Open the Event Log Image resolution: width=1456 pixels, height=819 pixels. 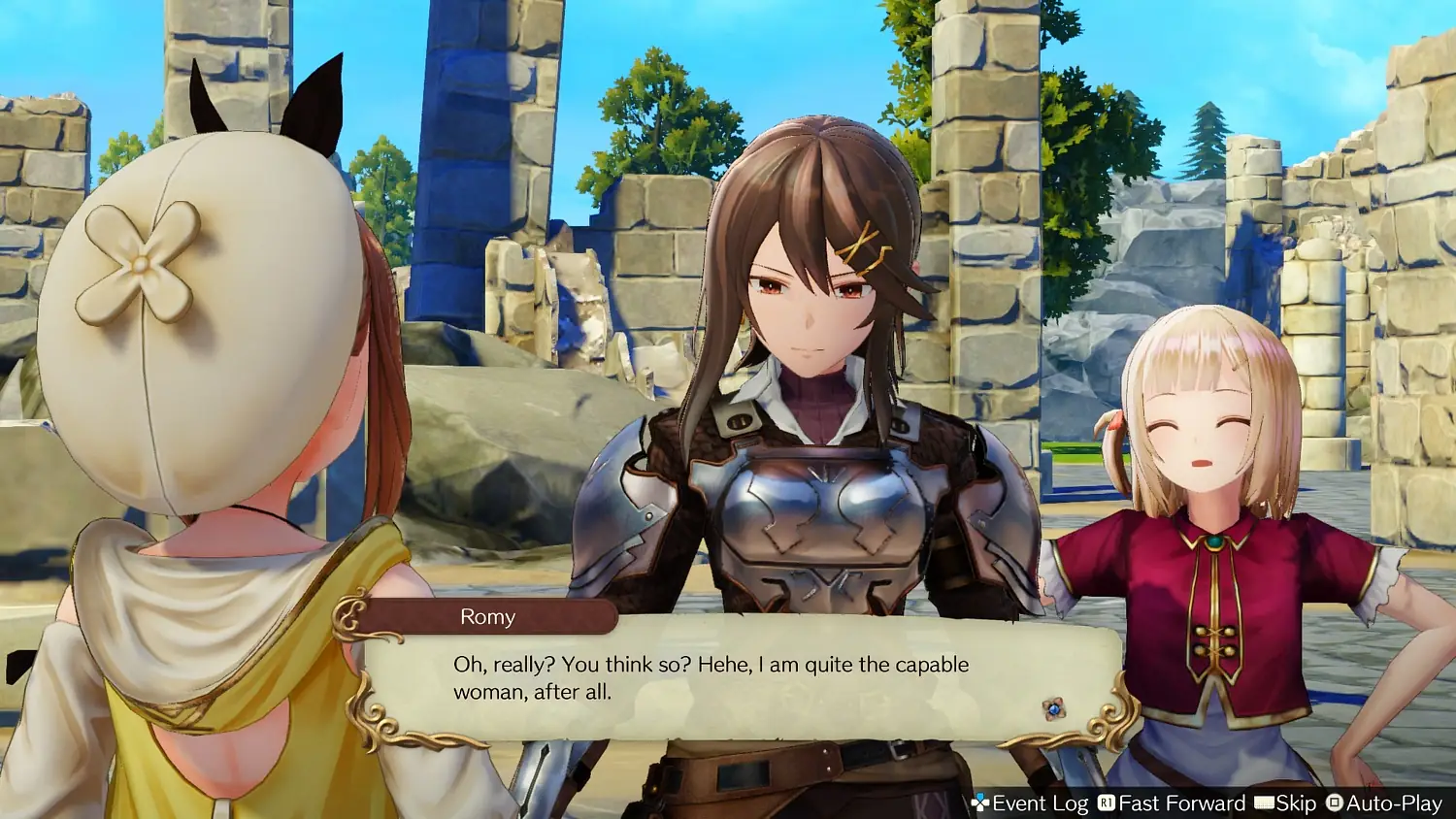[1039, 803]
